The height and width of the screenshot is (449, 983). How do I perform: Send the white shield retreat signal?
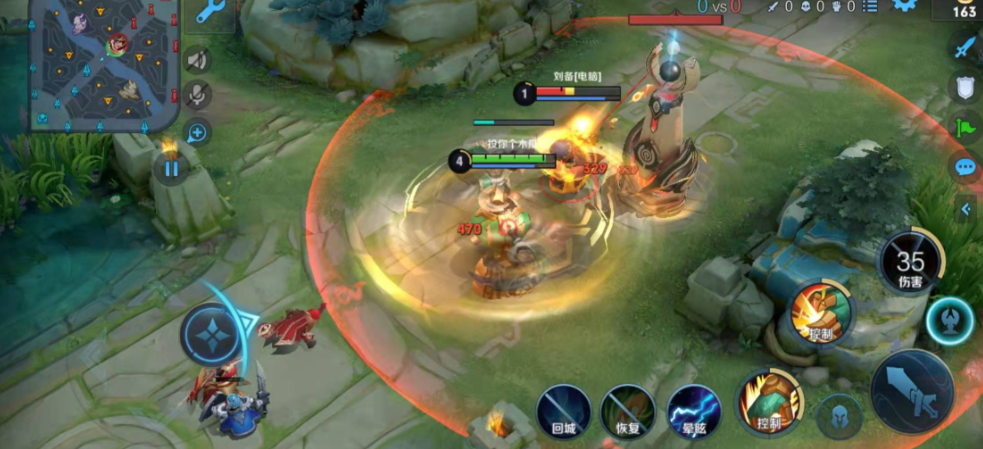tap(964, 87)
